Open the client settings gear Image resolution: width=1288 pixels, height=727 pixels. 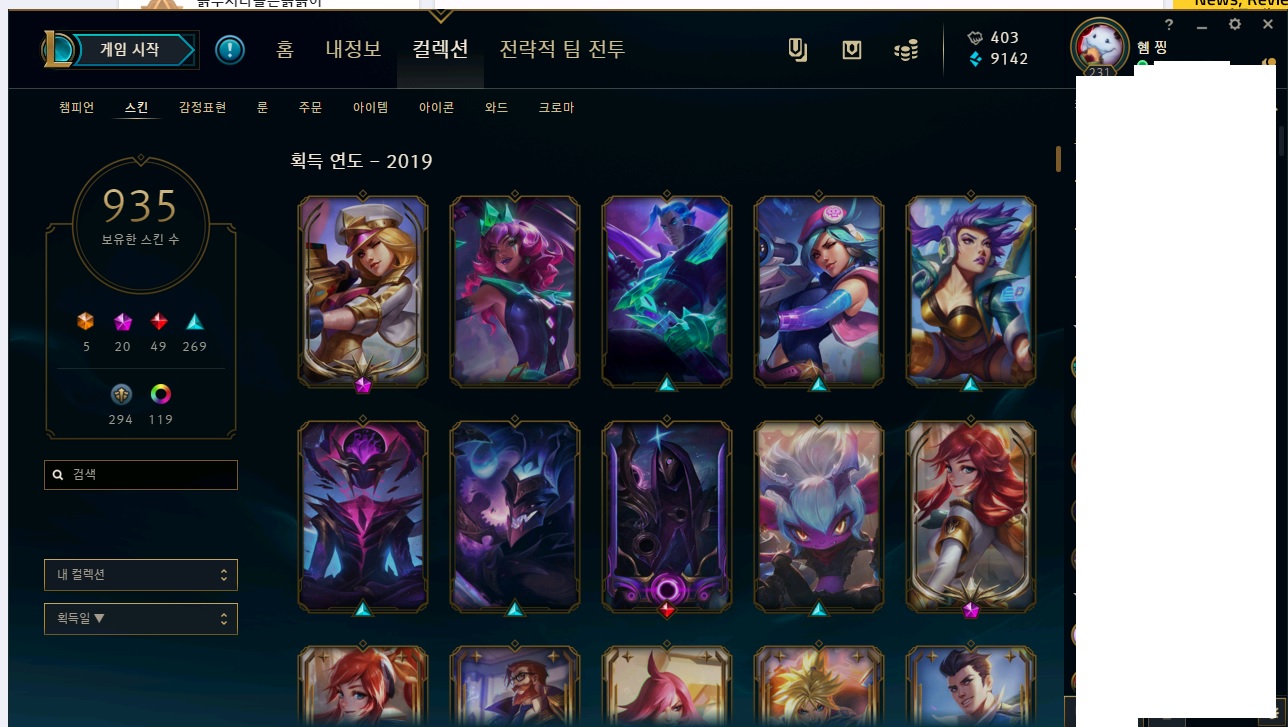(x=1234, y=24)
